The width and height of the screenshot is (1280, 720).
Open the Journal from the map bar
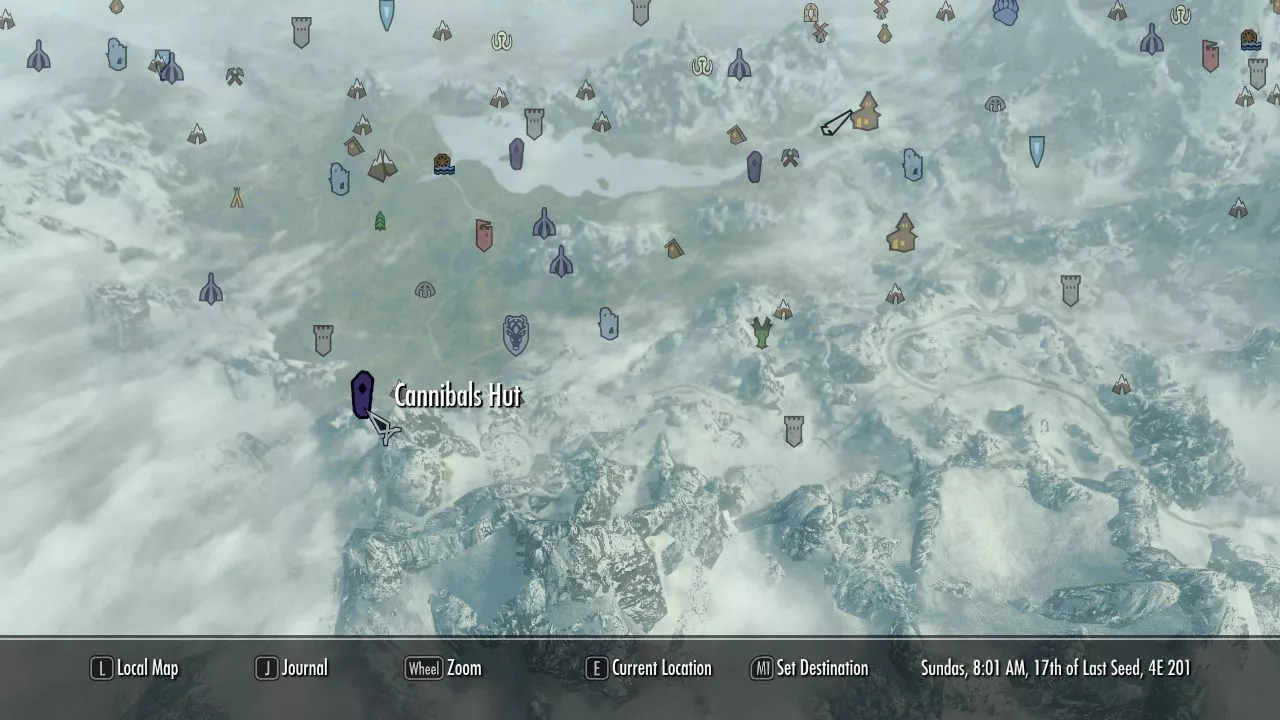click(292, 668)
